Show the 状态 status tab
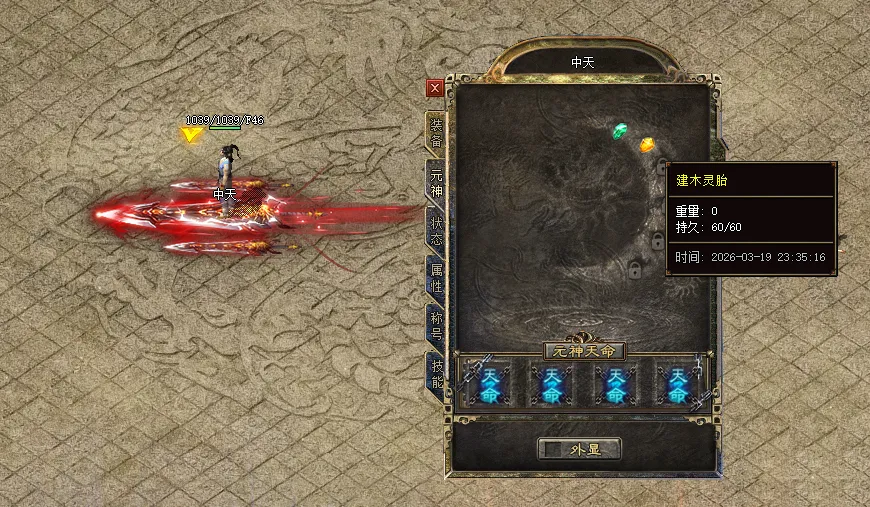The height and width of the screenshot is (507, 870). click(436, 226)
